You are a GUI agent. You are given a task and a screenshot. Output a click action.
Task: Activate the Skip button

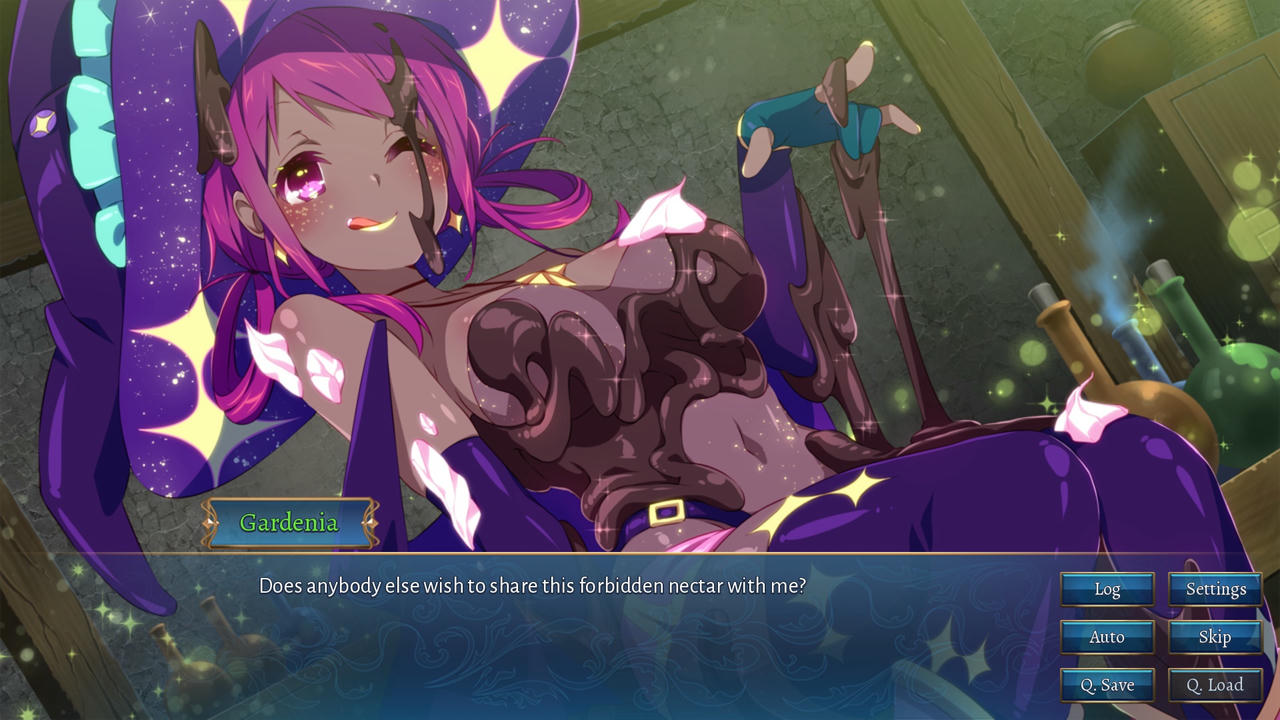point(1215,637)
